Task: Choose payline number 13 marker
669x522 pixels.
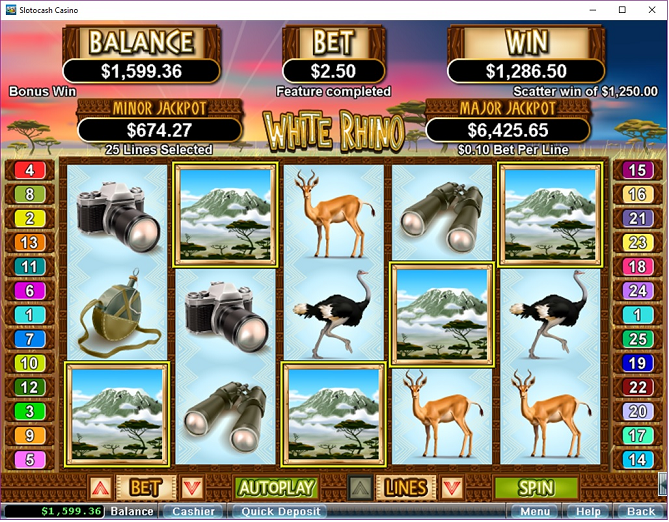Action: coord(30,243)
